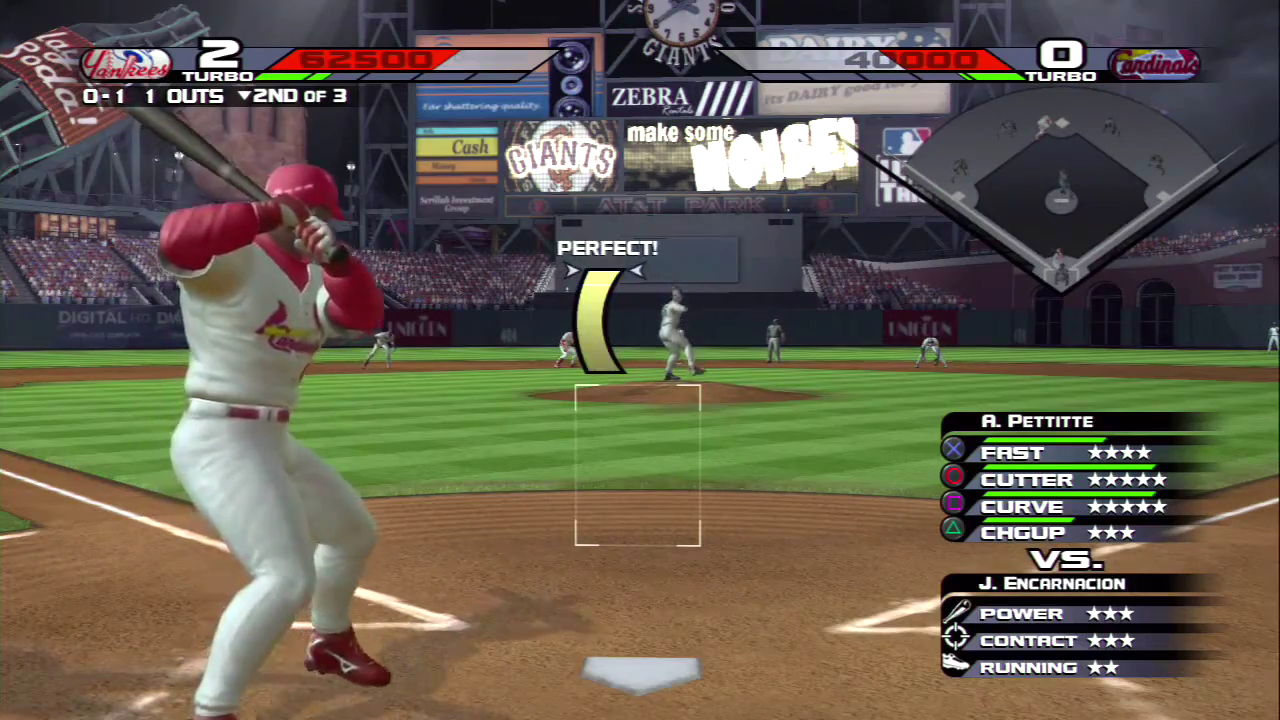
Task: Click the Cardinals team logo
Action: click(1154, 65)
